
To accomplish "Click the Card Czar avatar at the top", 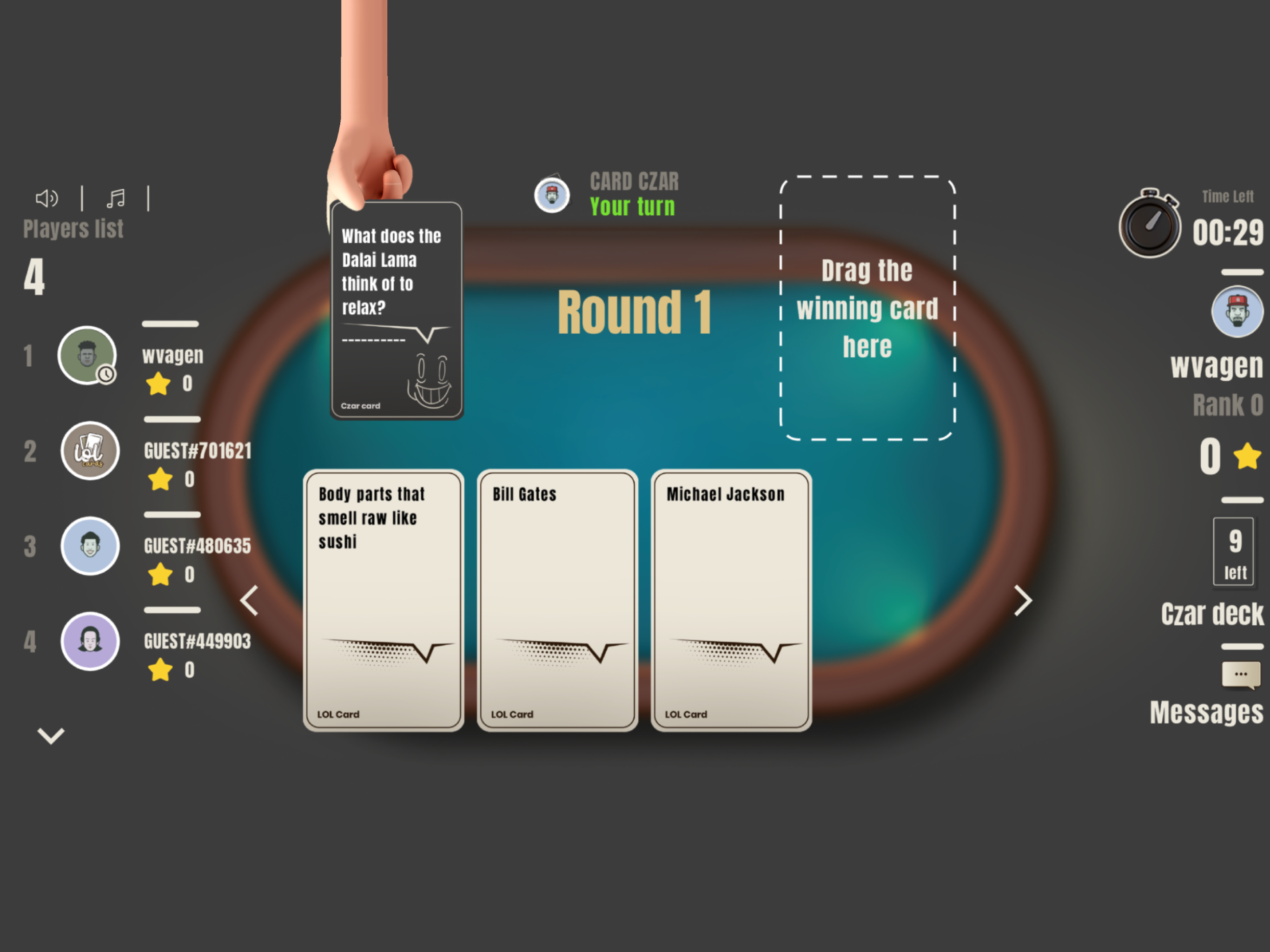I will pyautogui.click(x=553, y=195).
